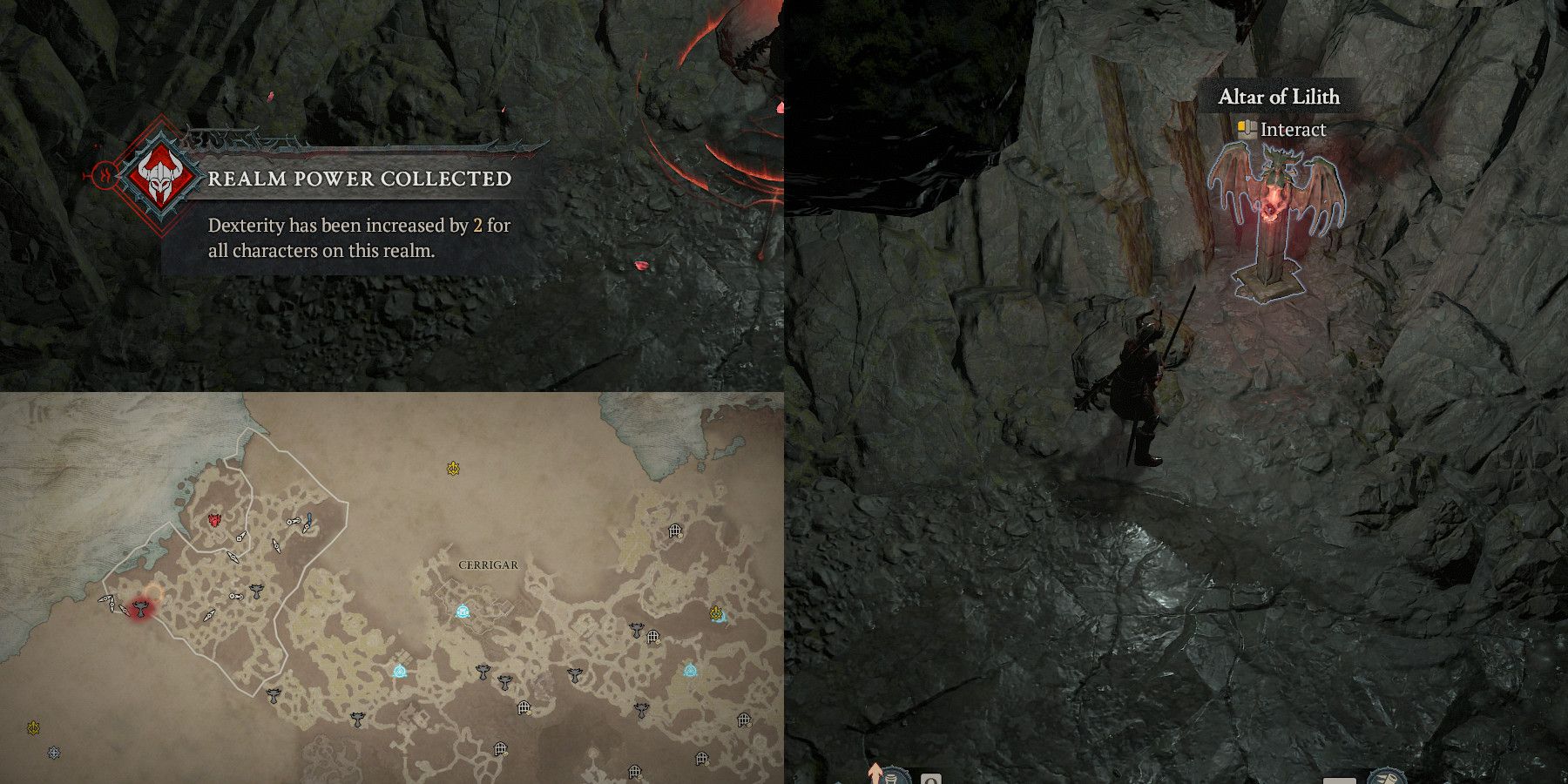The height and width of the screenshot is (784, 1568).
Task: Click the blue waypoint icon below Cerrigar
Action: pyautogui.click(x=399, y=671)
